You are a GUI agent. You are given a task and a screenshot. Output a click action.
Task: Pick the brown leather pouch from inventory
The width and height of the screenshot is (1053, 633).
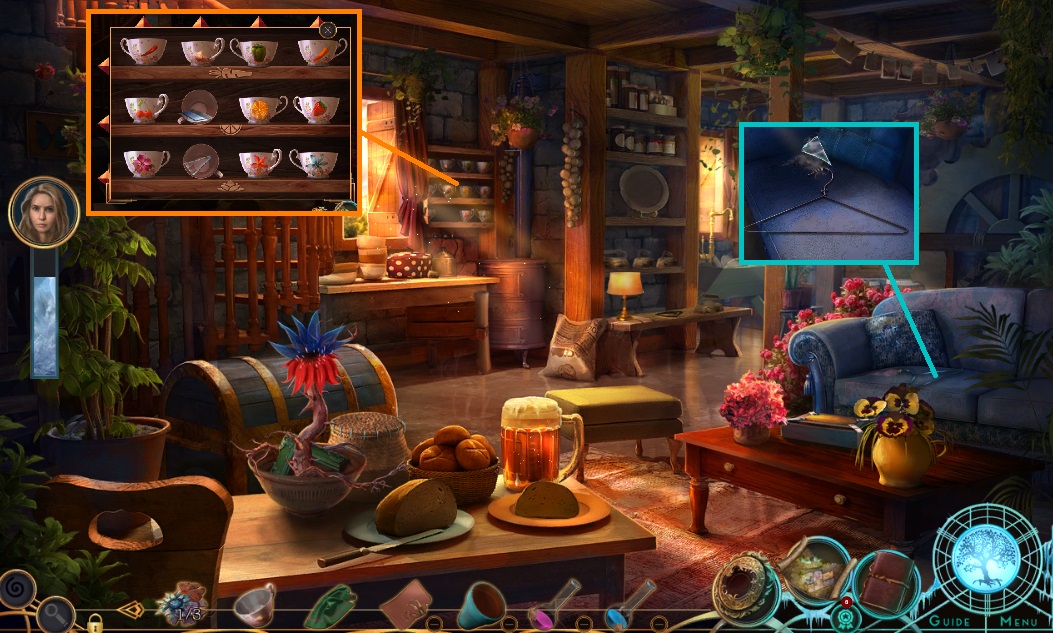tap(407, 605)
